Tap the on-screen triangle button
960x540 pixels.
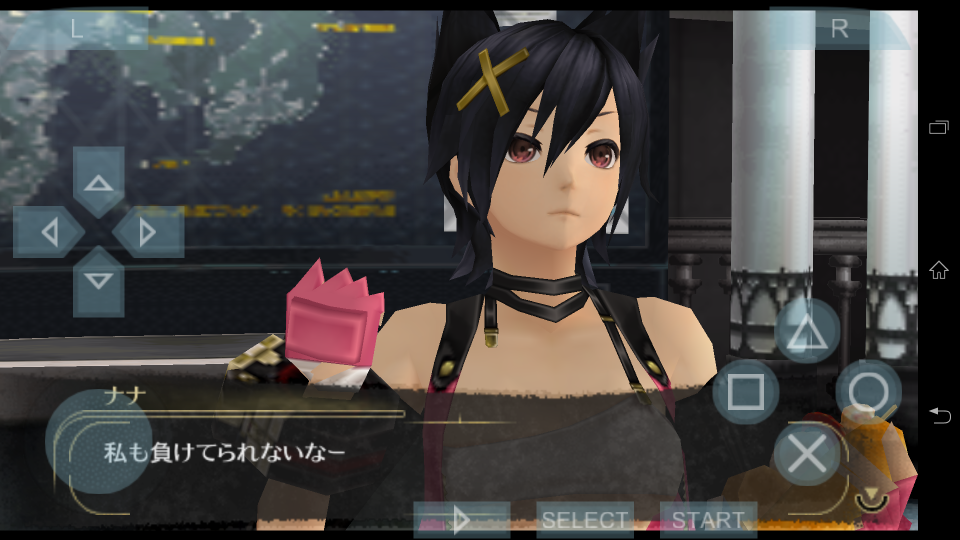coord(806,333)
